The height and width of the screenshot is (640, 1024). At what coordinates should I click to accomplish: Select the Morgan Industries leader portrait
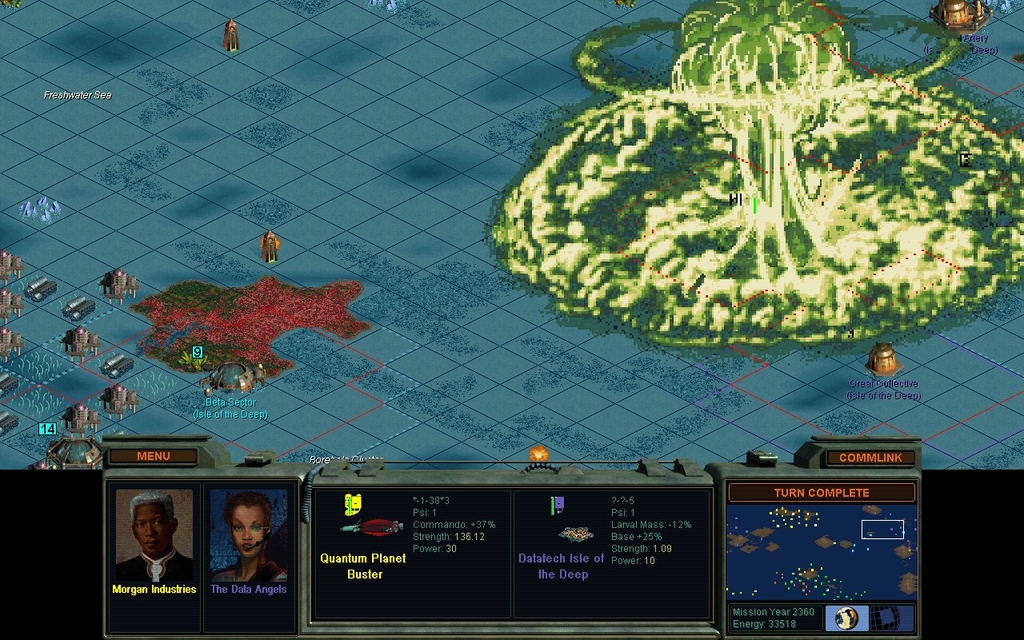point(154,535)
